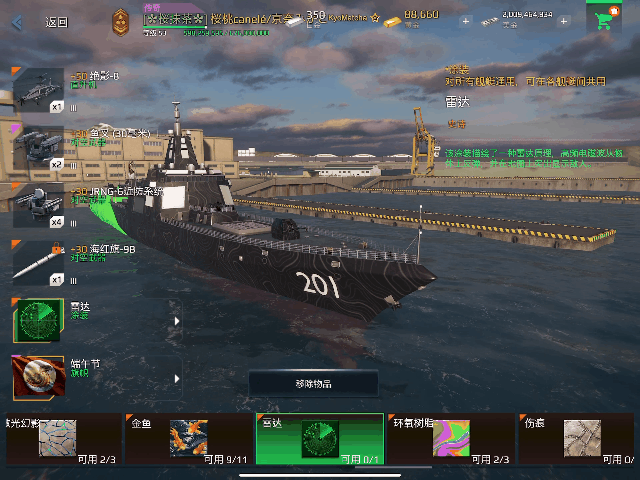Open the green shopping cart store
This screenshot has height=480, width=640.
(x=603, y=19)
